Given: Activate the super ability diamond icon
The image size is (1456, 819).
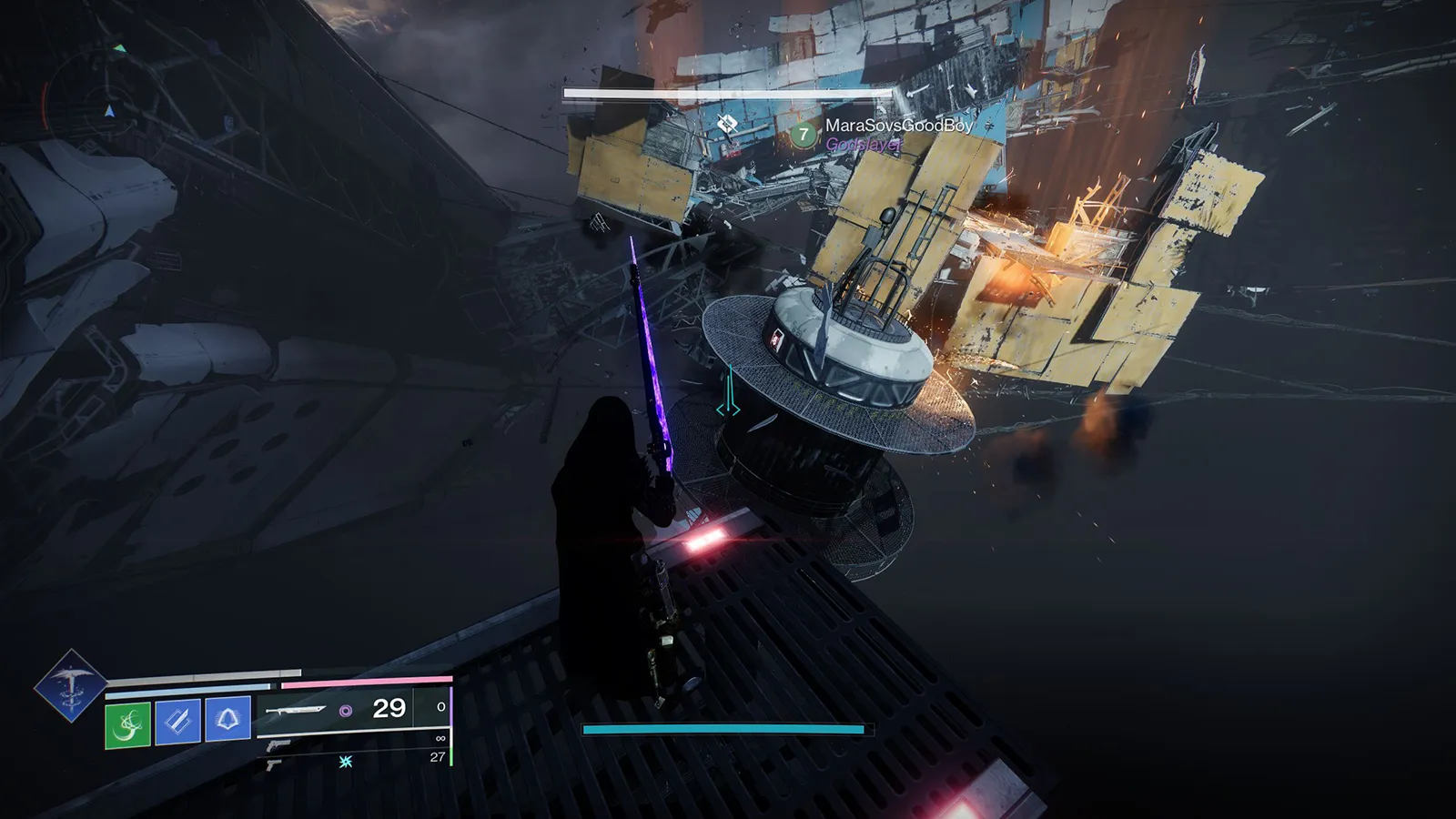Looking at the screenshot, I should click(x=70, y=685).
